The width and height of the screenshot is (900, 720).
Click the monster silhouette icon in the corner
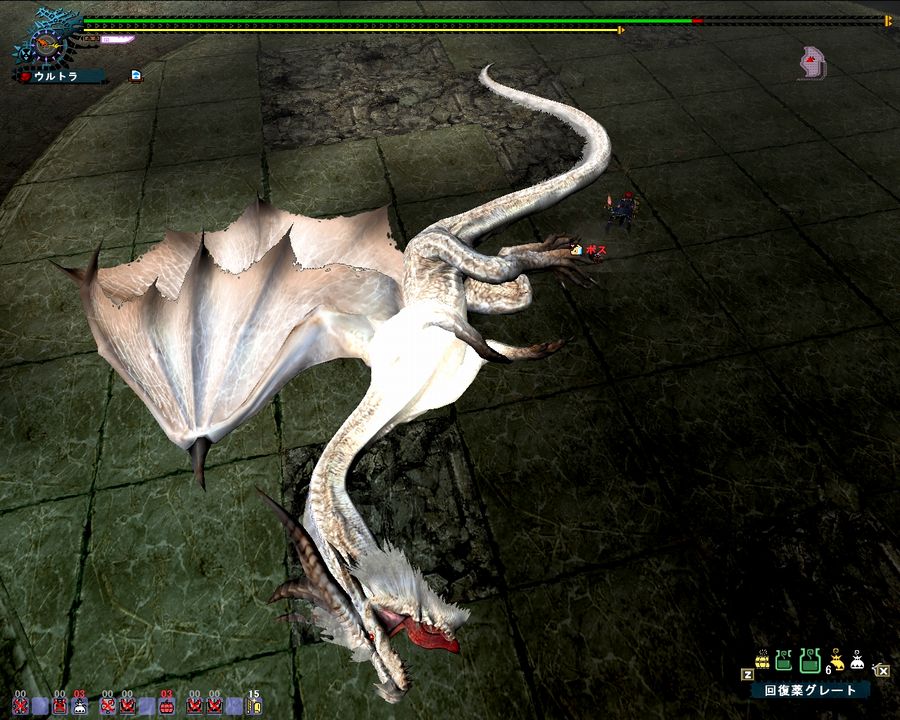coord(813,63)
